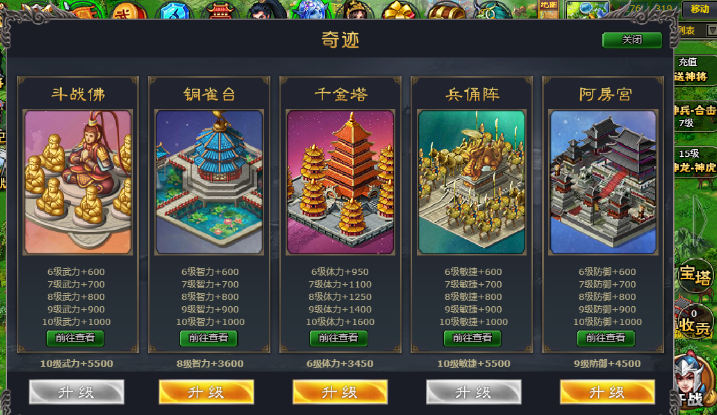Select the 升级 button under 兵俑阵
Image resolution: width=717 pixels, height=415 pixels.
click(473, 391)
